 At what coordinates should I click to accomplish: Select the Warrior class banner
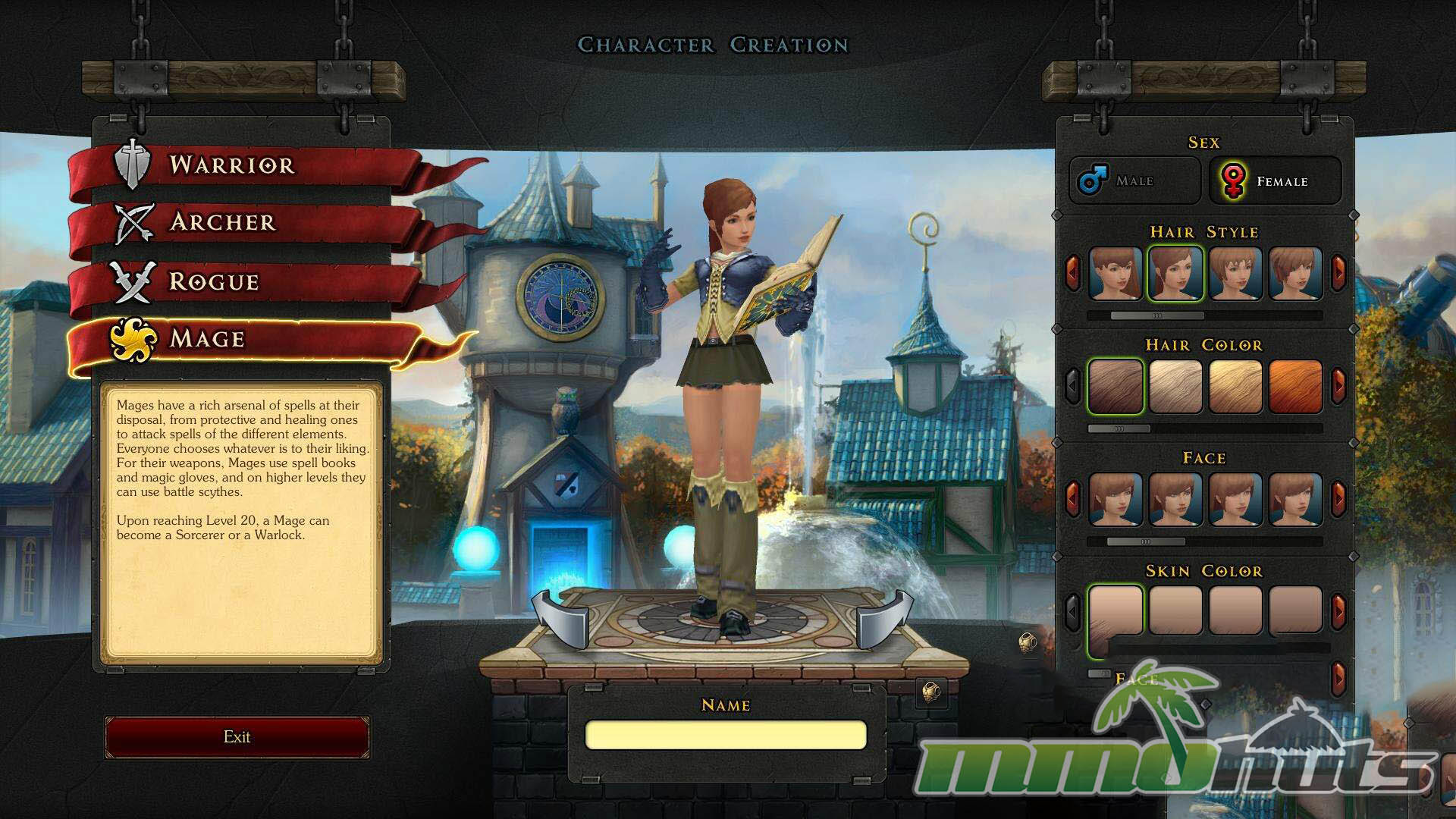click(231, 165)
